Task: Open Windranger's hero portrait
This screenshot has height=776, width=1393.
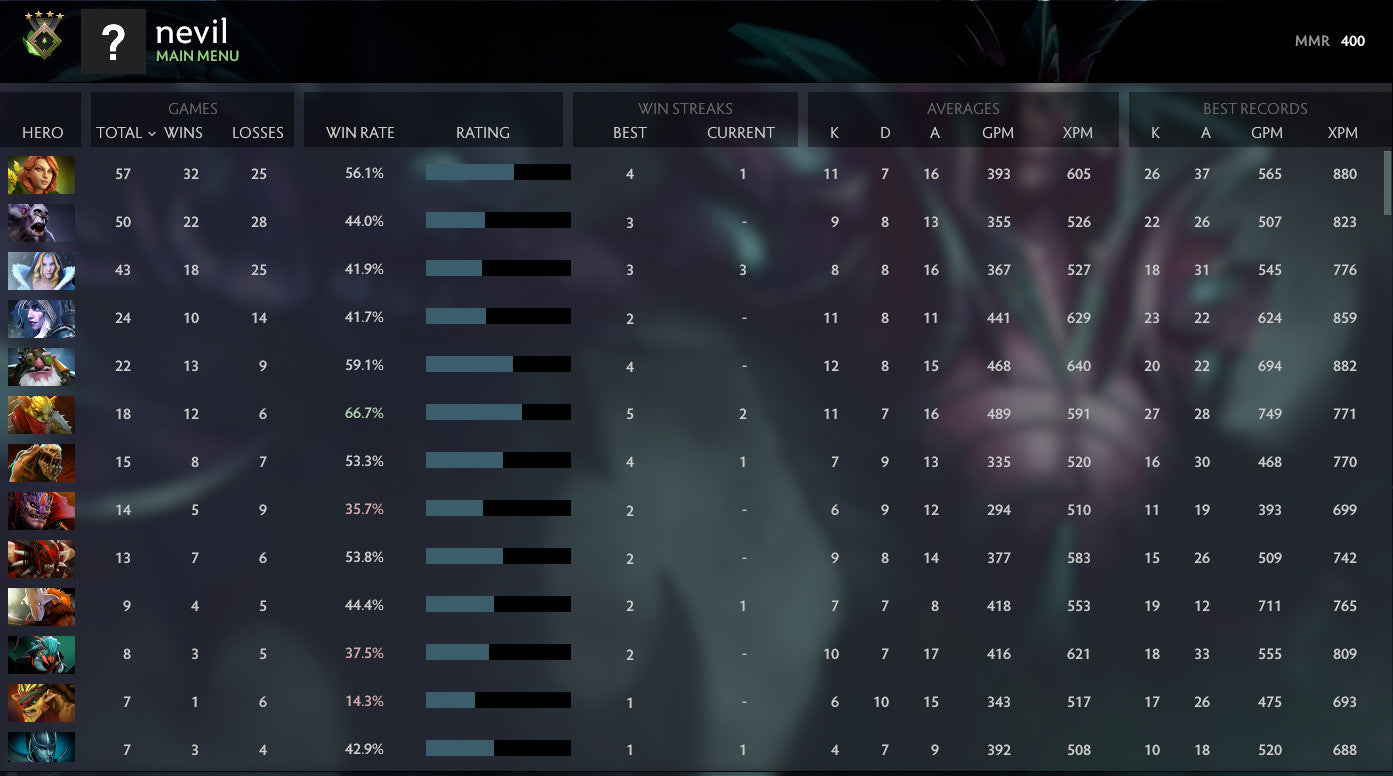Action: point(41,174)
